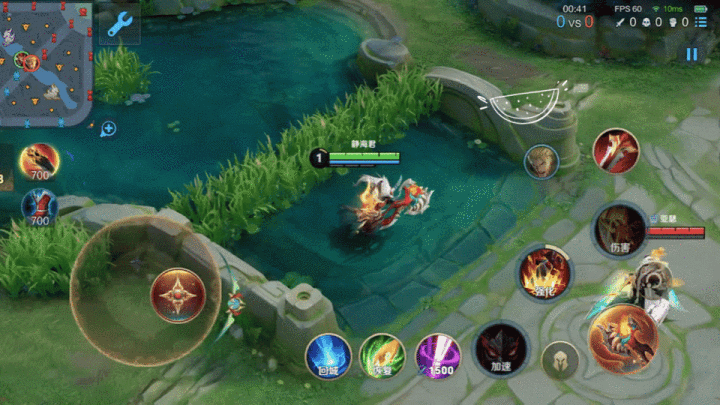Cast the 强化 fire skill
This screenshot has width=720, height=405.
click(545, 273)
